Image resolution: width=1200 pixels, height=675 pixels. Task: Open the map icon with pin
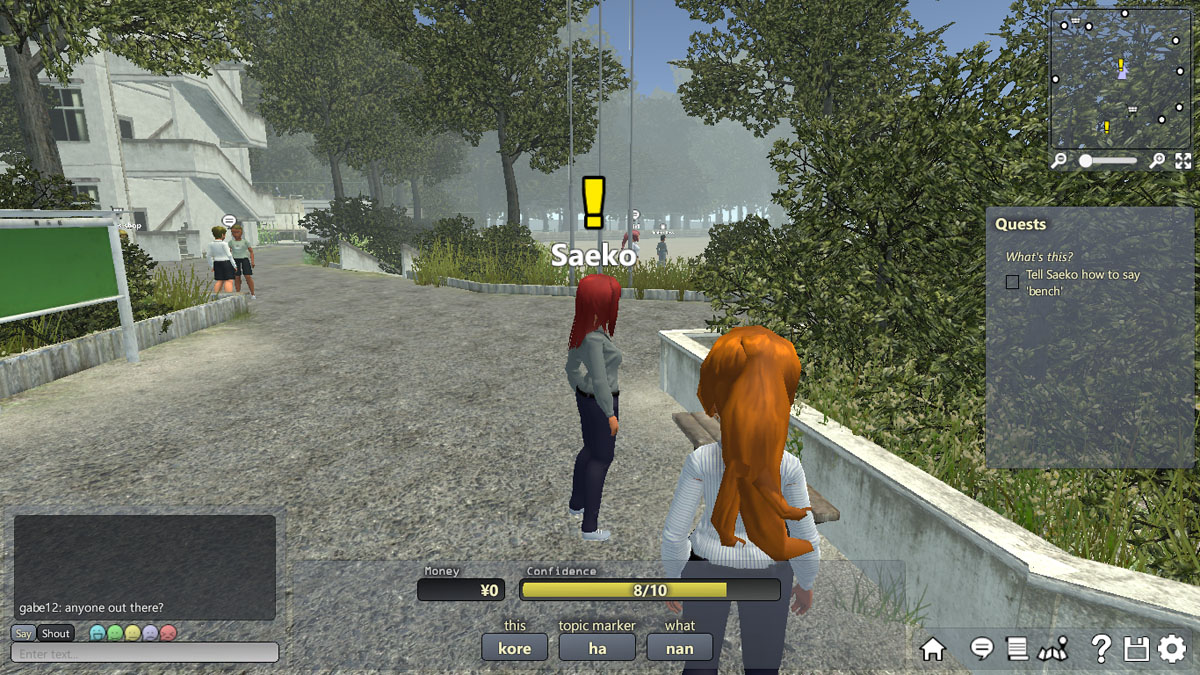1053,649
